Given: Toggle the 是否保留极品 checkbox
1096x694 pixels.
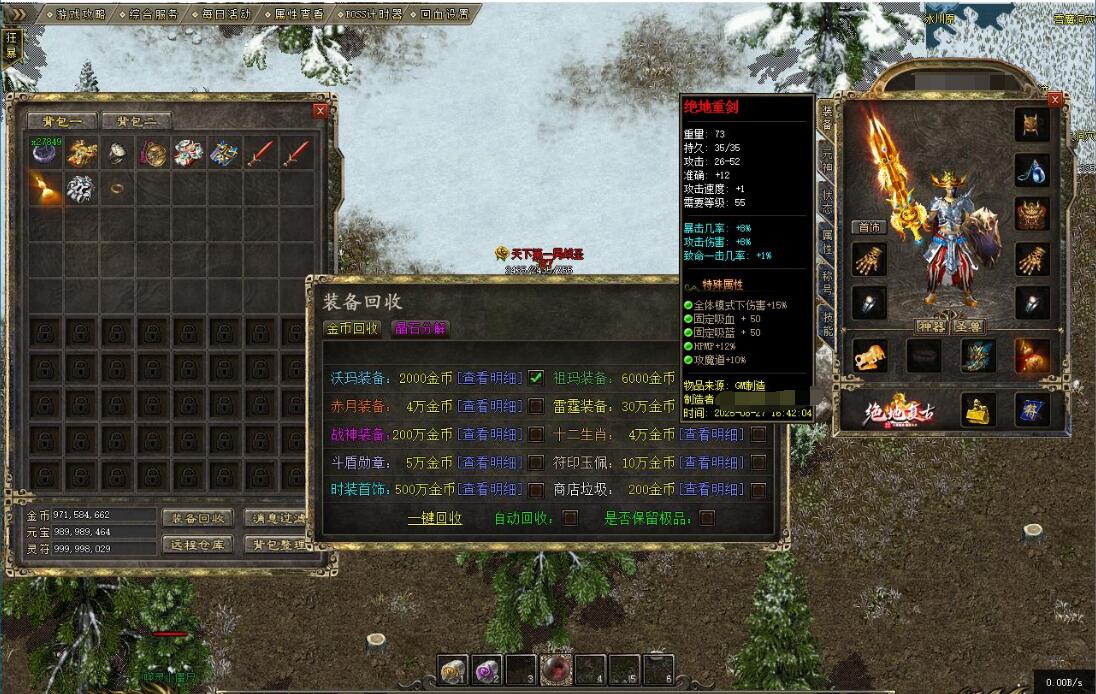Looking at the screenshot, I should [707, 518].
